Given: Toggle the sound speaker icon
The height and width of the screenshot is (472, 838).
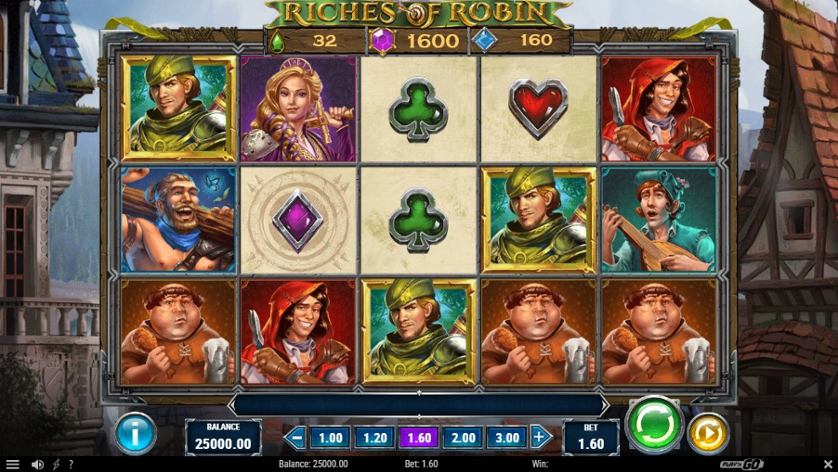Looking at the screenshot, I should pos(38,464).
